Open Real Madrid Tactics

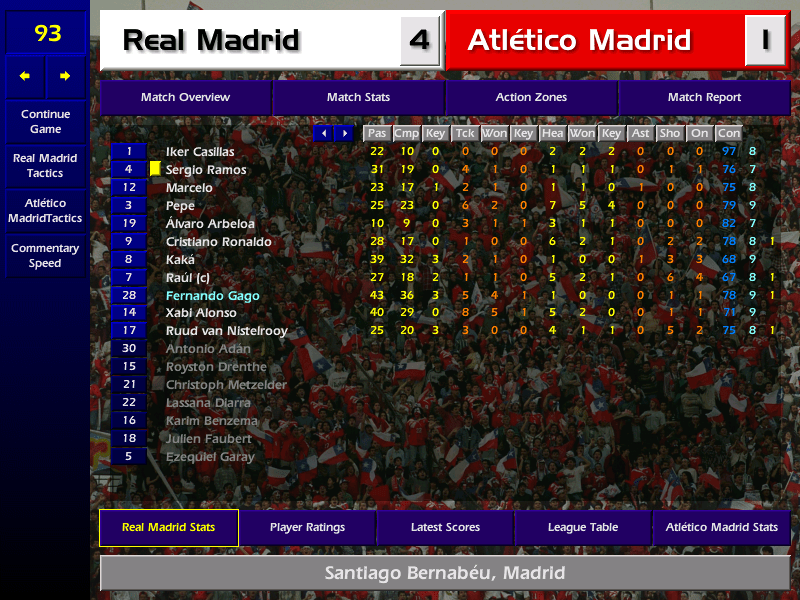tap(45, 165)
